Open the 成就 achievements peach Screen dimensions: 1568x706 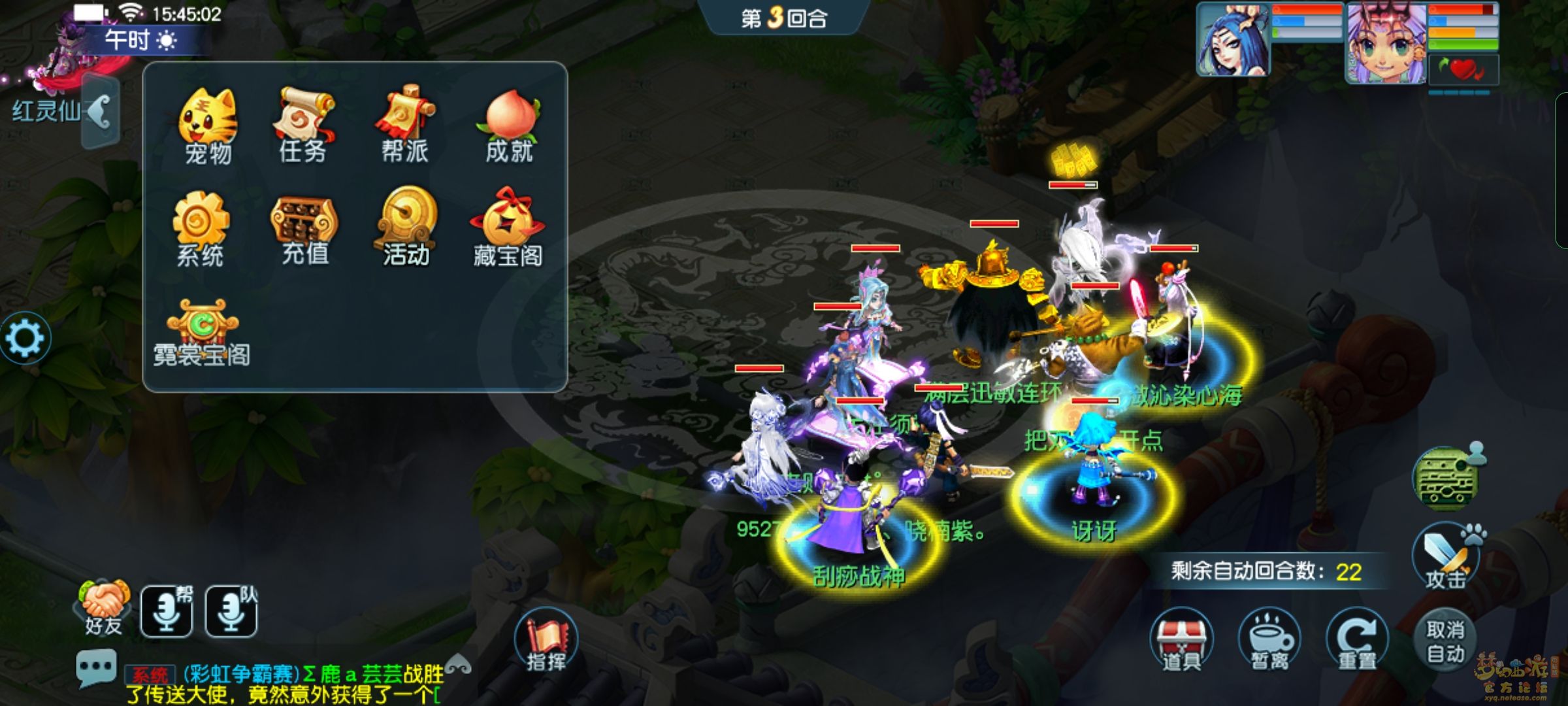[x=510, y=124]
